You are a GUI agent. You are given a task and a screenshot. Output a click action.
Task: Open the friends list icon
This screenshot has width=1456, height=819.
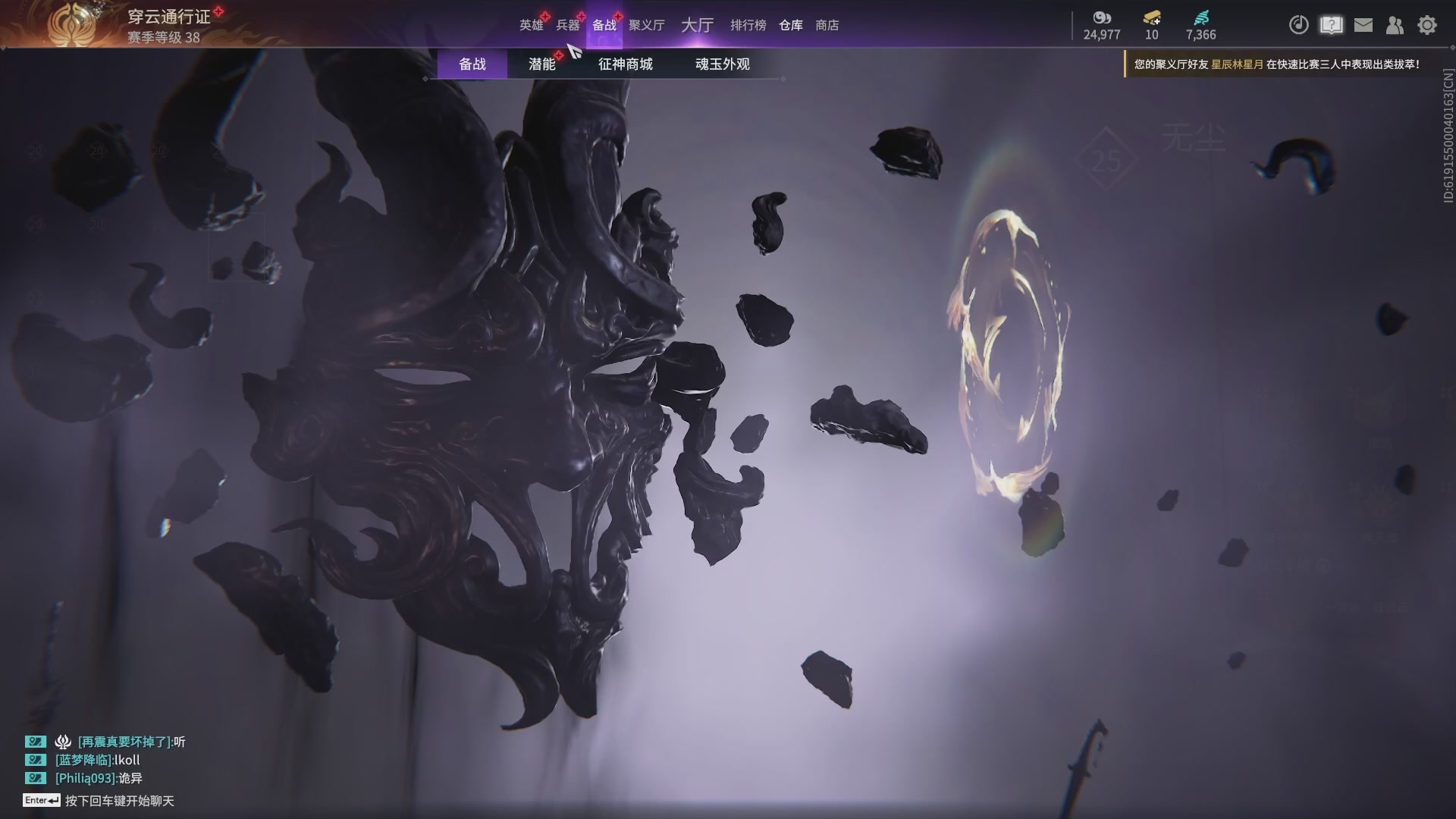coord(1395,25)
